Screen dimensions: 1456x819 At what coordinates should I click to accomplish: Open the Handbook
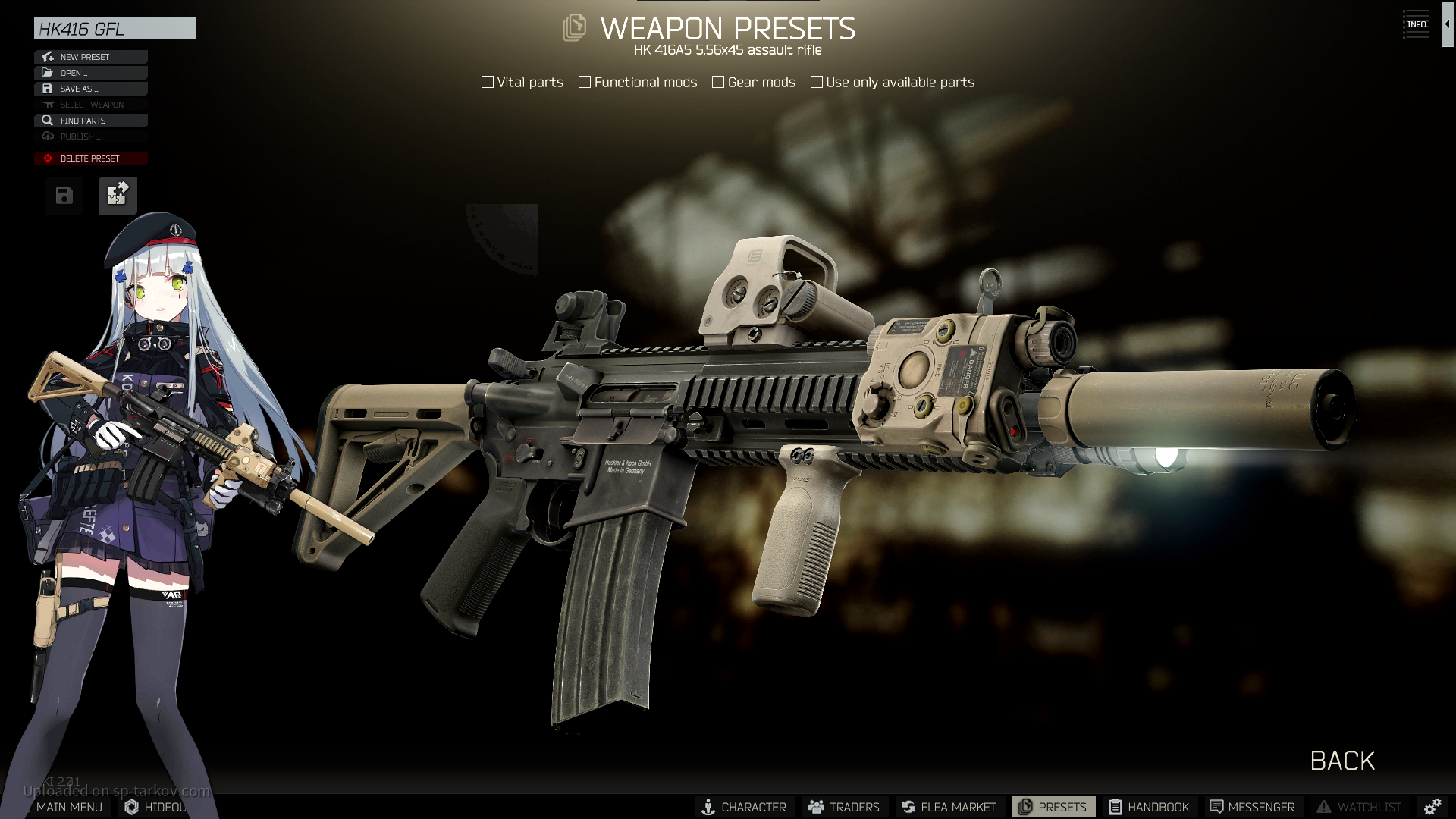[x=1149, y=807]
